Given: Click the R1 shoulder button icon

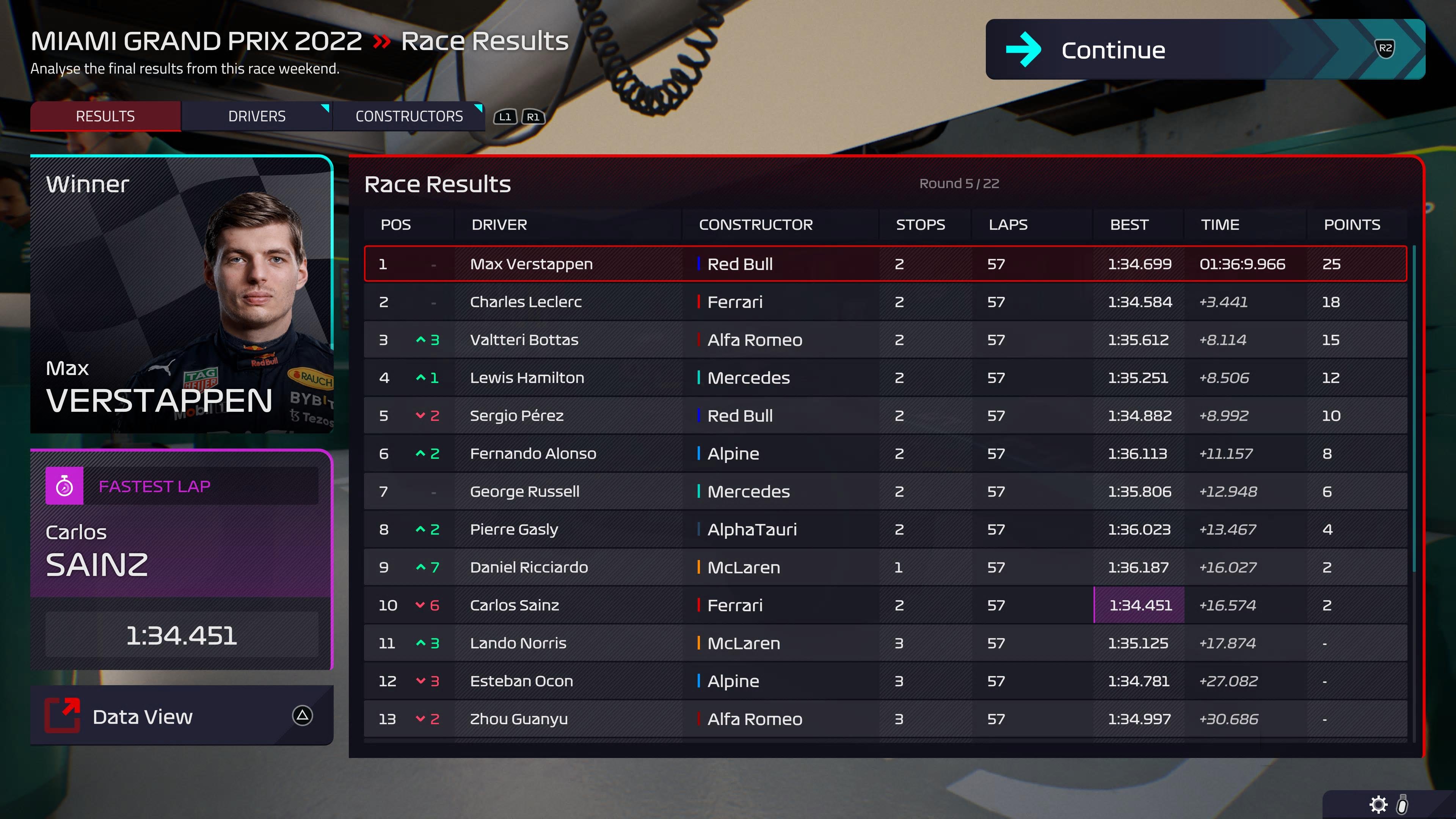Looking at the screenshot, I should (532, 118).
